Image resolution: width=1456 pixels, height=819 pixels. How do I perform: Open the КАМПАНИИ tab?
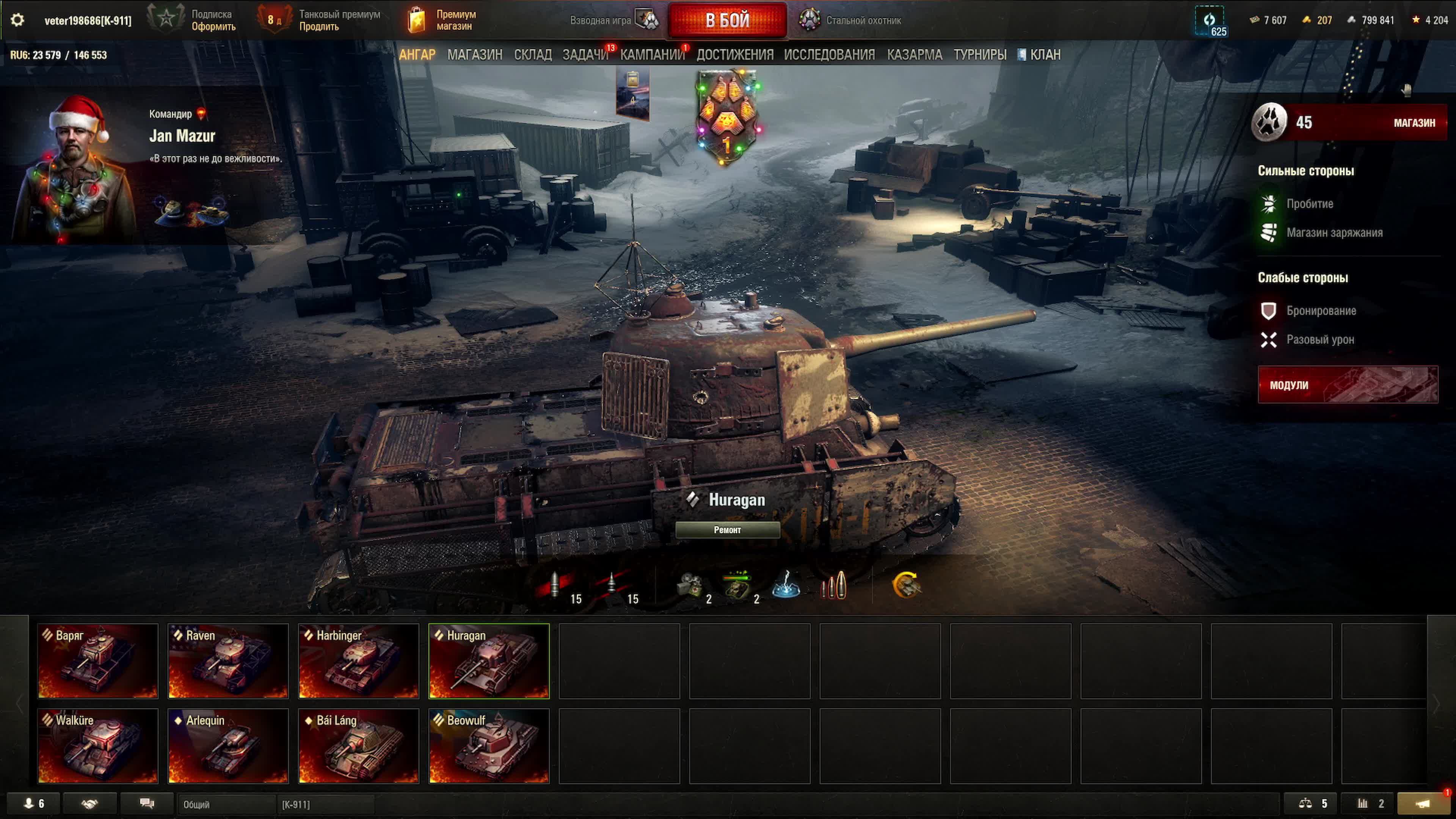point(652,55)
